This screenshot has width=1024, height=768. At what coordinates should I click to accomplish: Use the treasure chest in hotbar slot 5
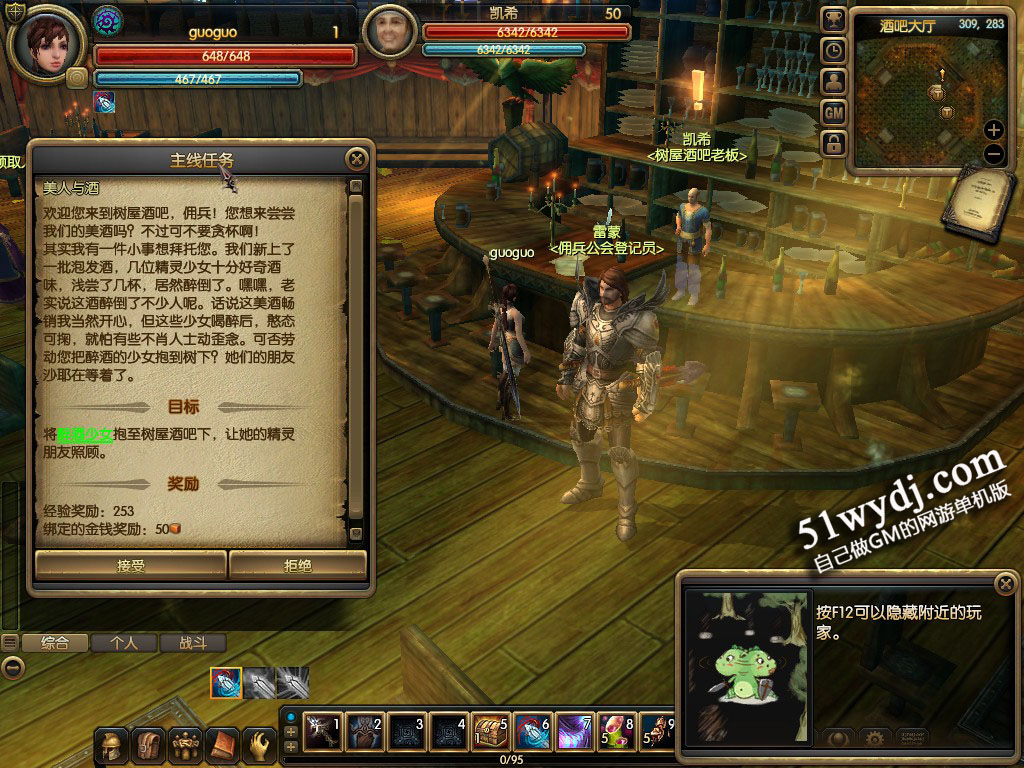(490, 733)
